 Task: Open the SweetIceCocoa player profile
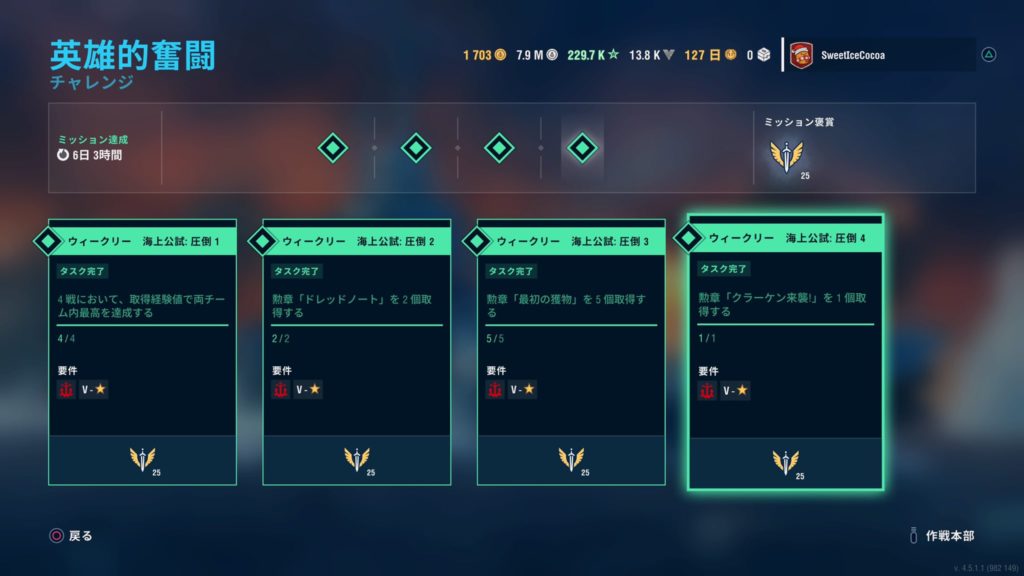click(880, 56)
